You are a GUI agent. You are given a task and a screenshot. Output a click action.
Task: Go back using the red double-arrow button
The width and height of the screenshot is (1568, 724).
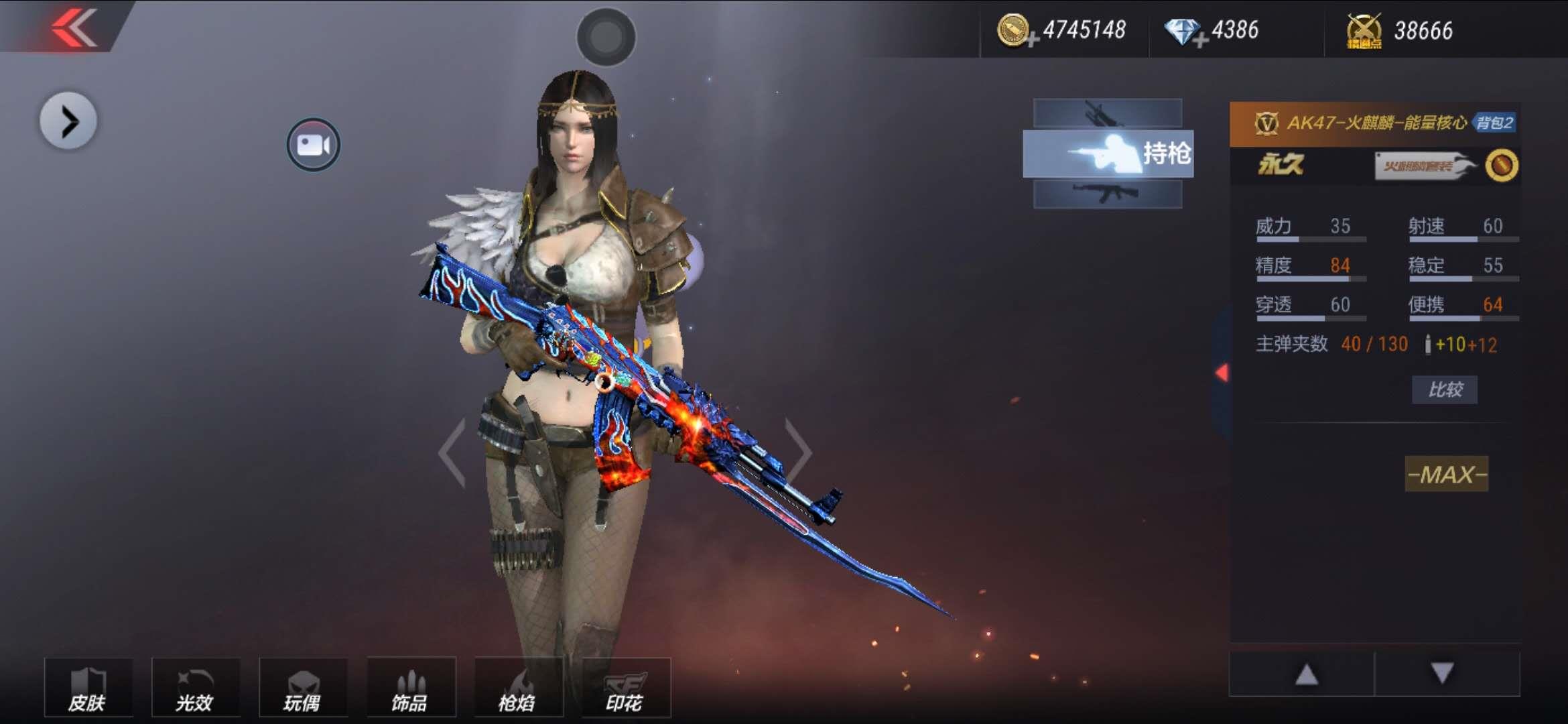pyautogui.click(x=75, y=28)
